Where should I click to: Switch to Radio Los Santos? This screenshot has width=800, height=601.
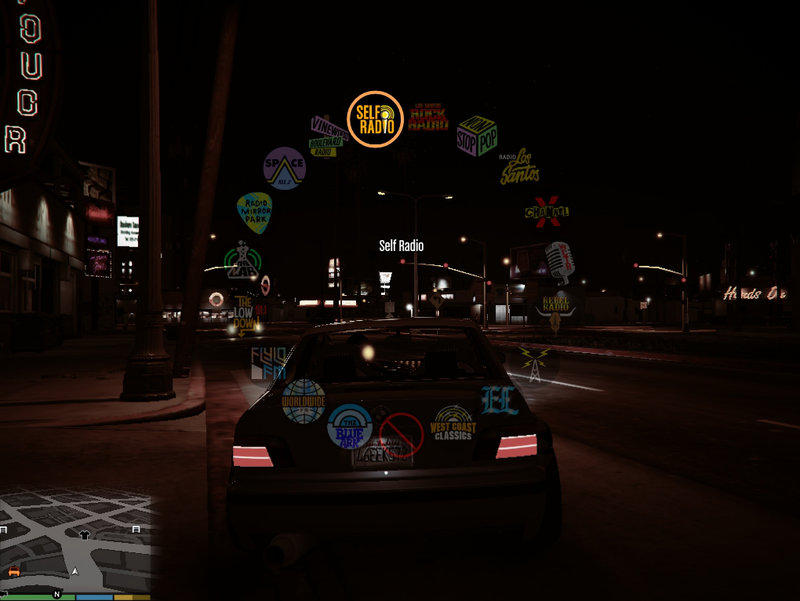519,167
